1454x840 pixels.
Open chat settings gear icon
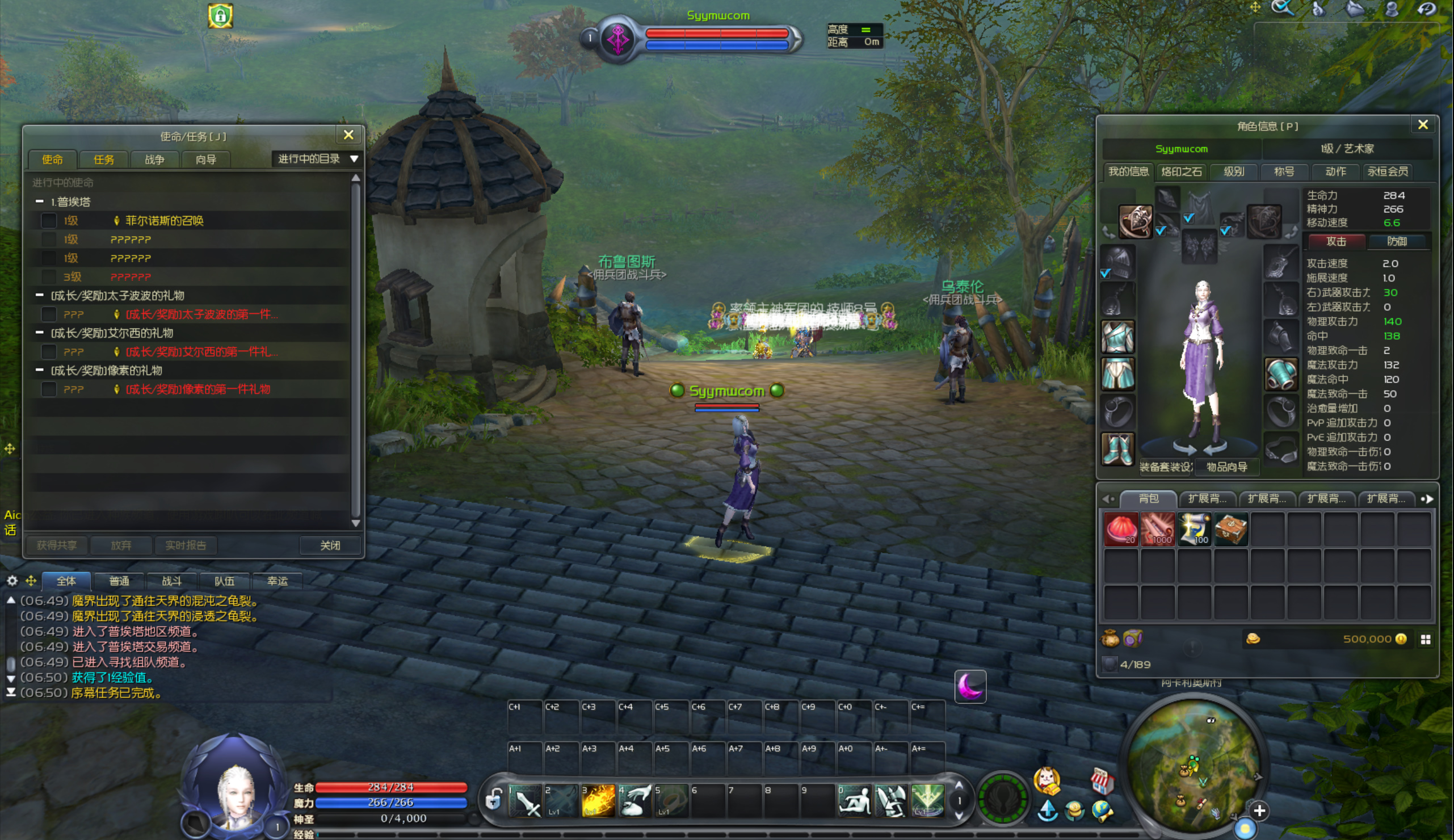tap(12, 581)
